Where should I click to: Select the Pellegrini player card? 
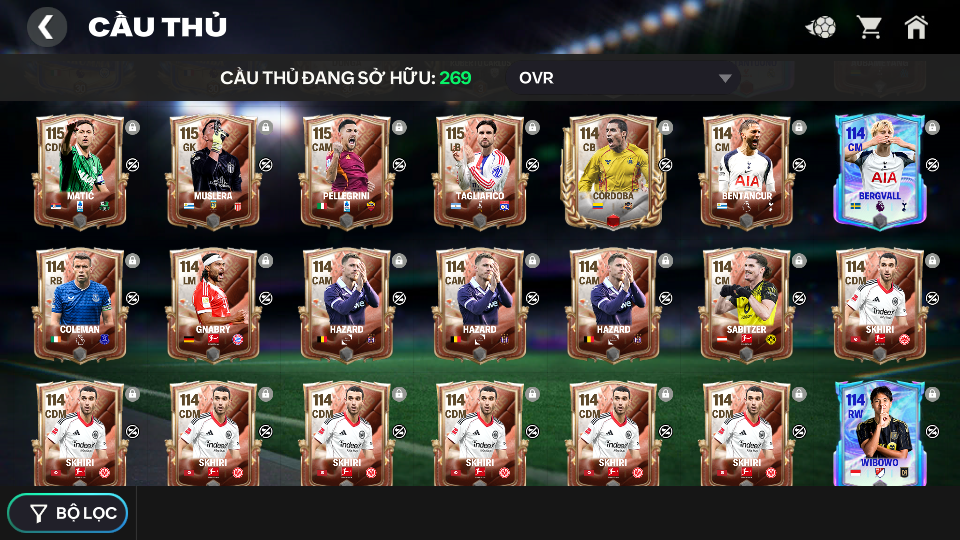click(346, 172)
